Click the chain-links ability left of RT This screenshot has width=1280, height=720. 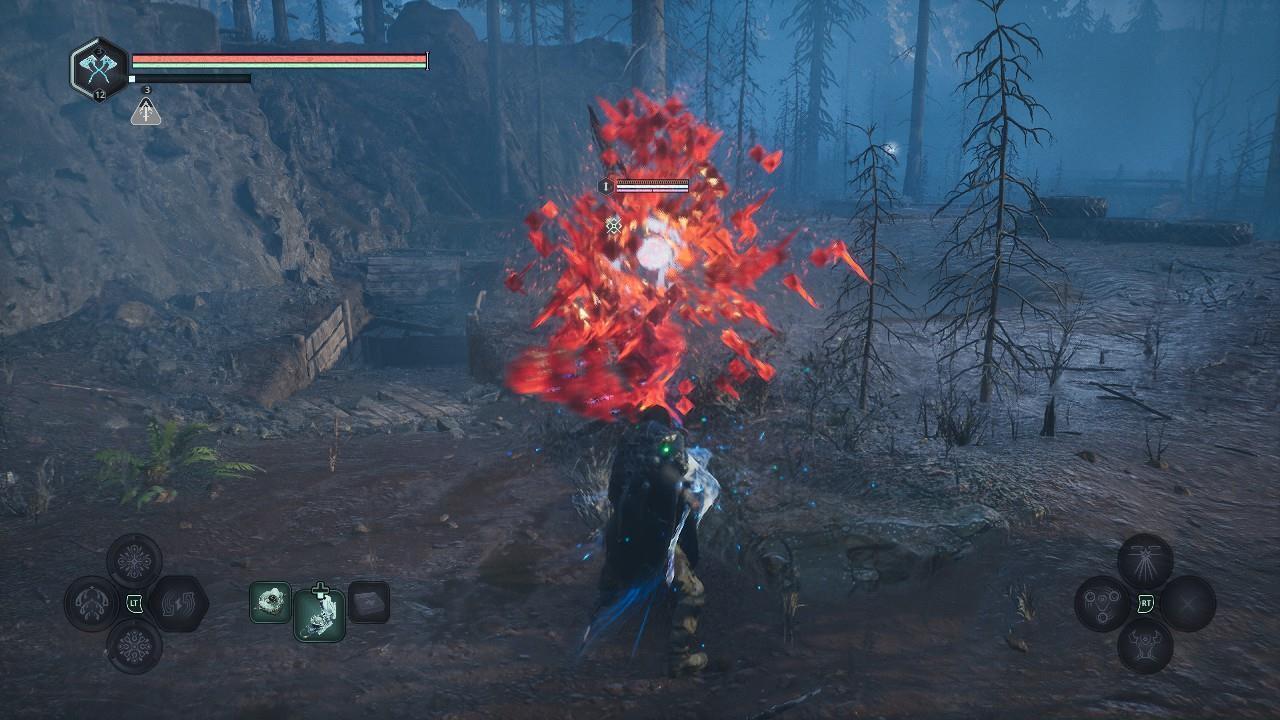tap(1102, 604)
